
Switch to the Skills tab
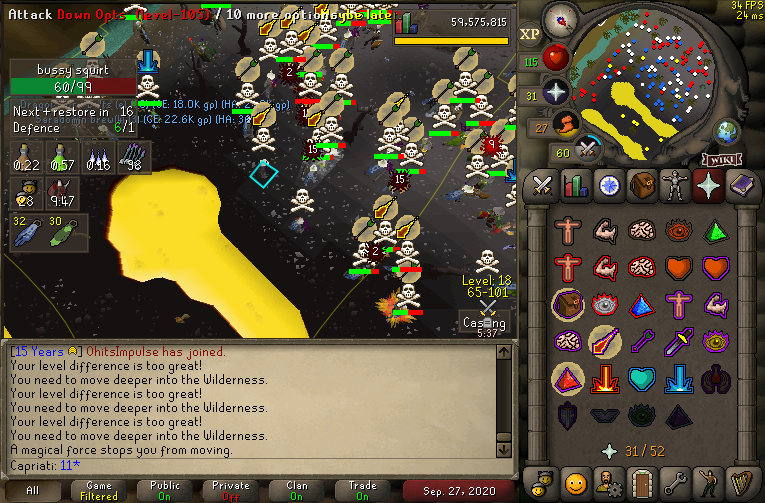576,186
